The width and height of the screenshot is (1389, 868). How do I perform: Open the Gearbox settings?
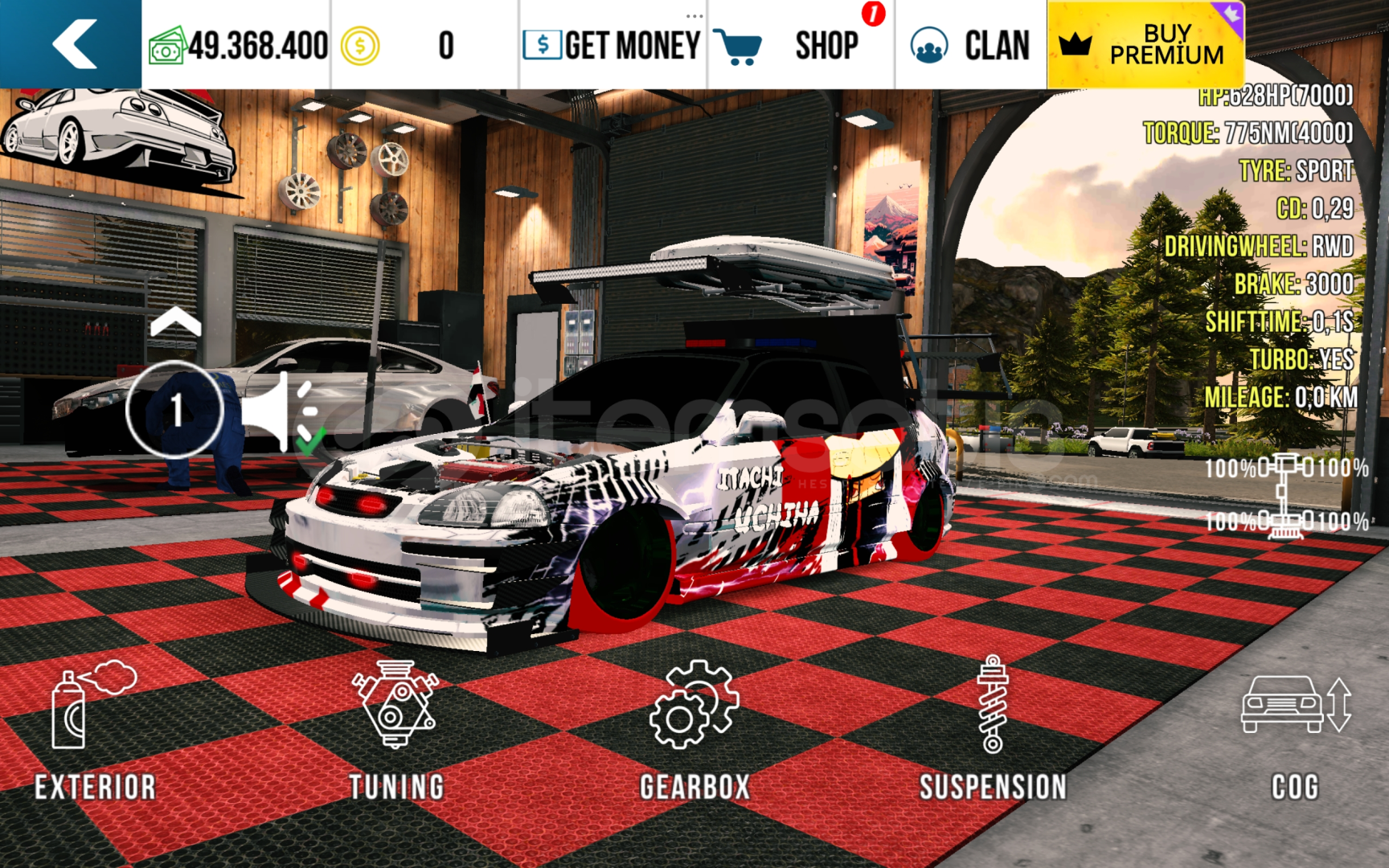pyautogui.click(x=694, y=731)
